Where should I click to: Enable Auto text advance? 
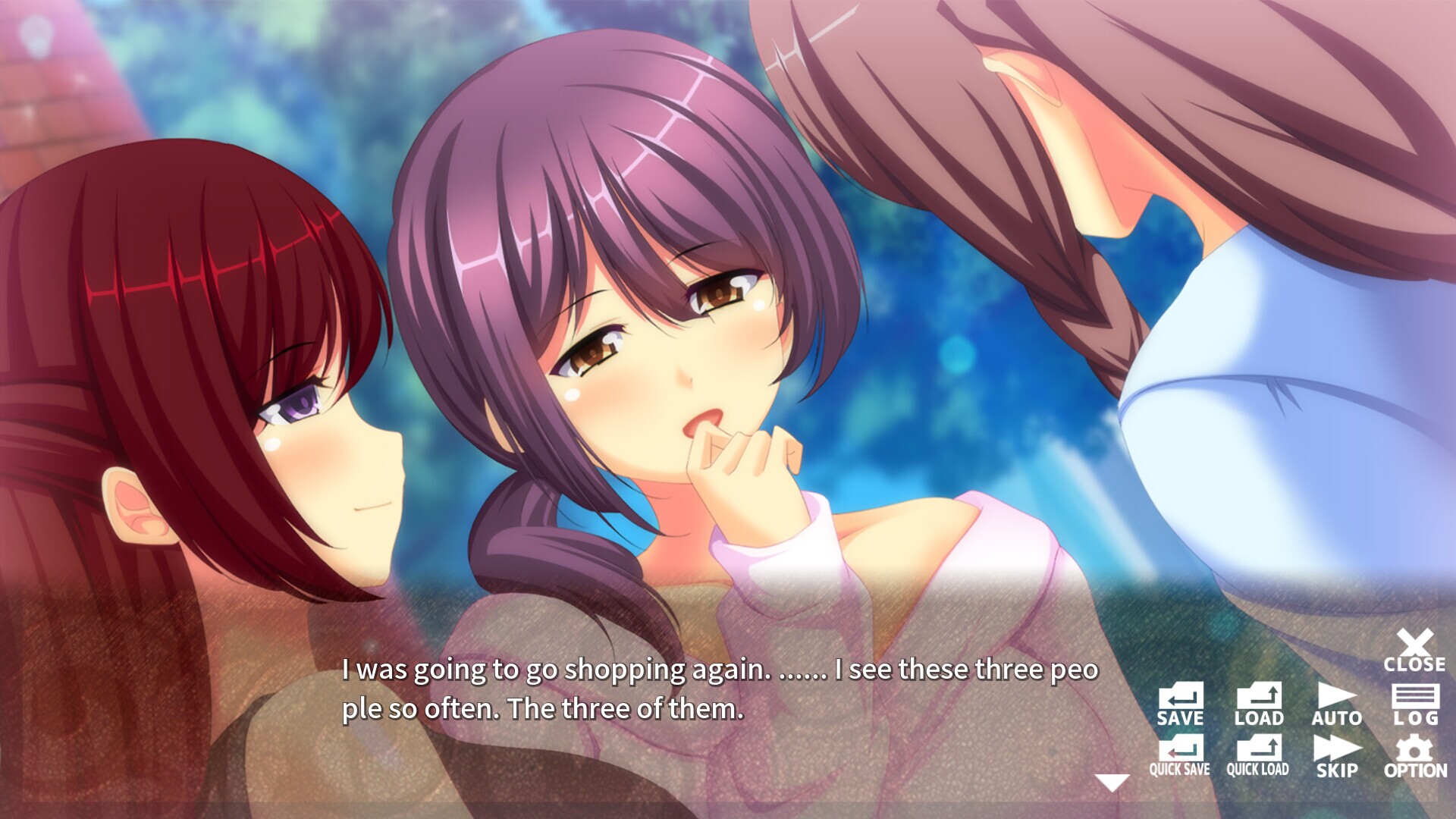click(1337, 704)
